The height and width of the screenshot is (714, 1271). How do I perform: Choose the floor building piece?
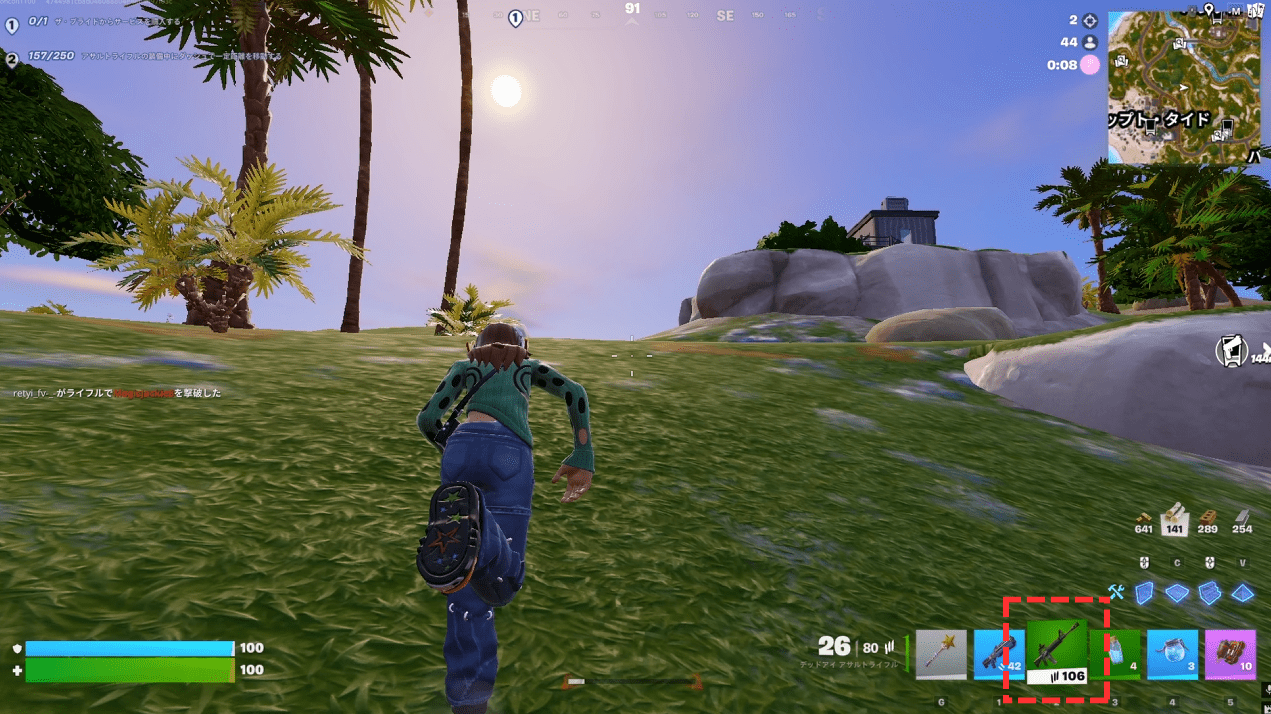[x=1177, y=593]
